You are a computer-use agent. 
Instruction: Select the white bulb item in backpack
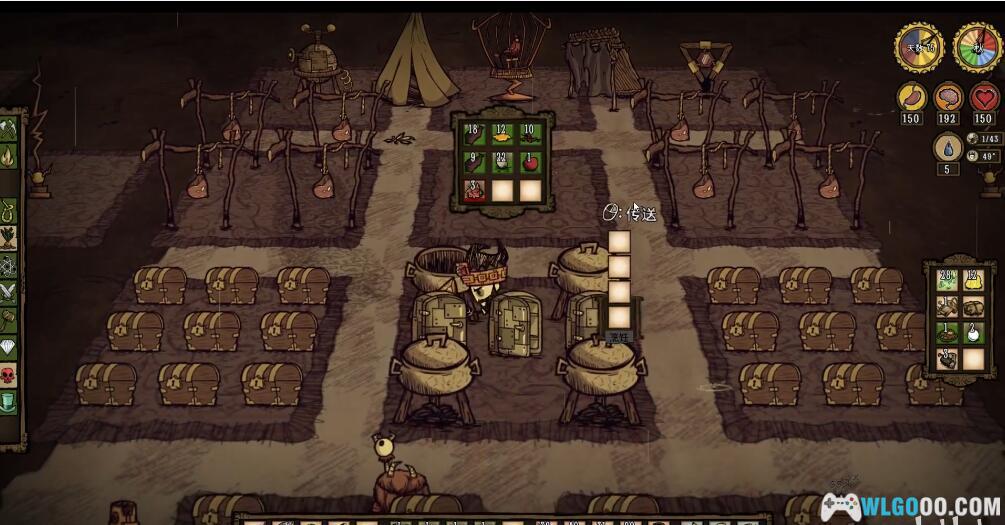pos(972,333)
